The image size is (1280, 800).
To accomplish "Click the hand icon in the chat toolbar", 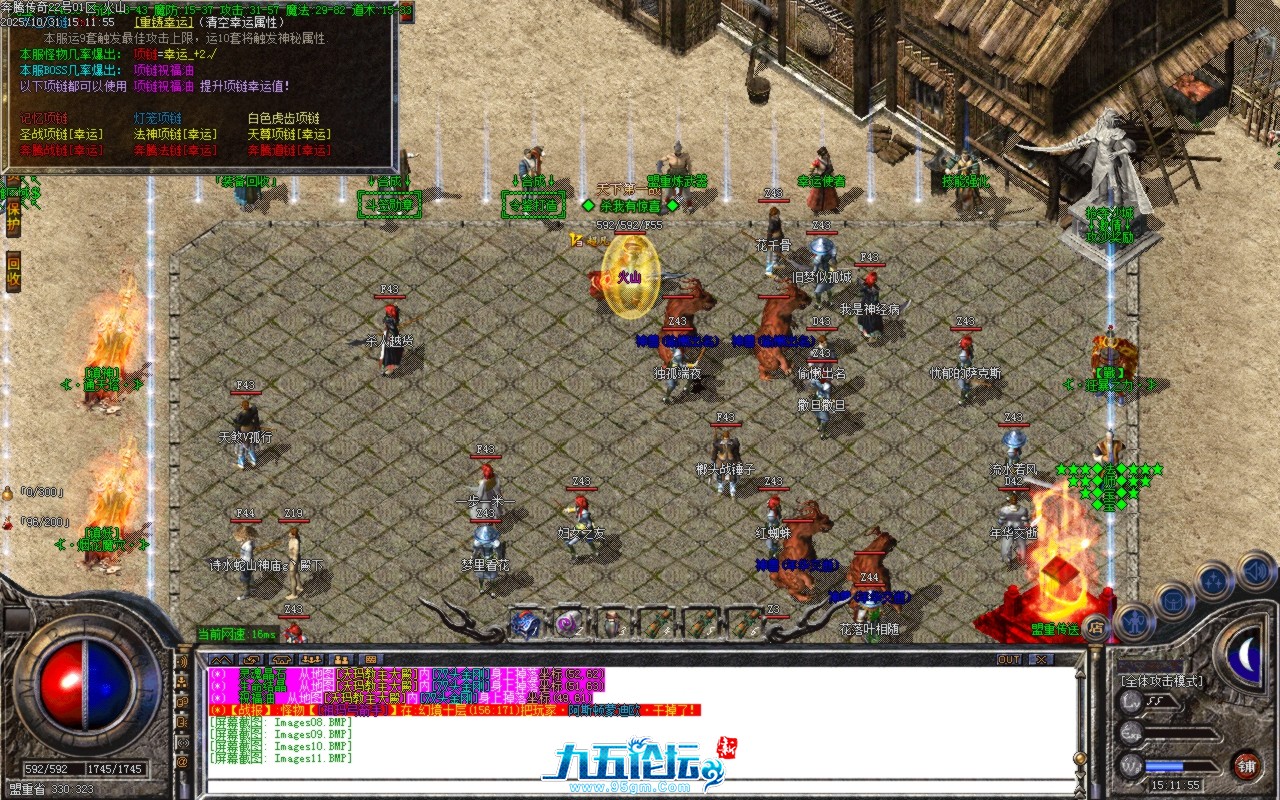I will tap(252, 658).
